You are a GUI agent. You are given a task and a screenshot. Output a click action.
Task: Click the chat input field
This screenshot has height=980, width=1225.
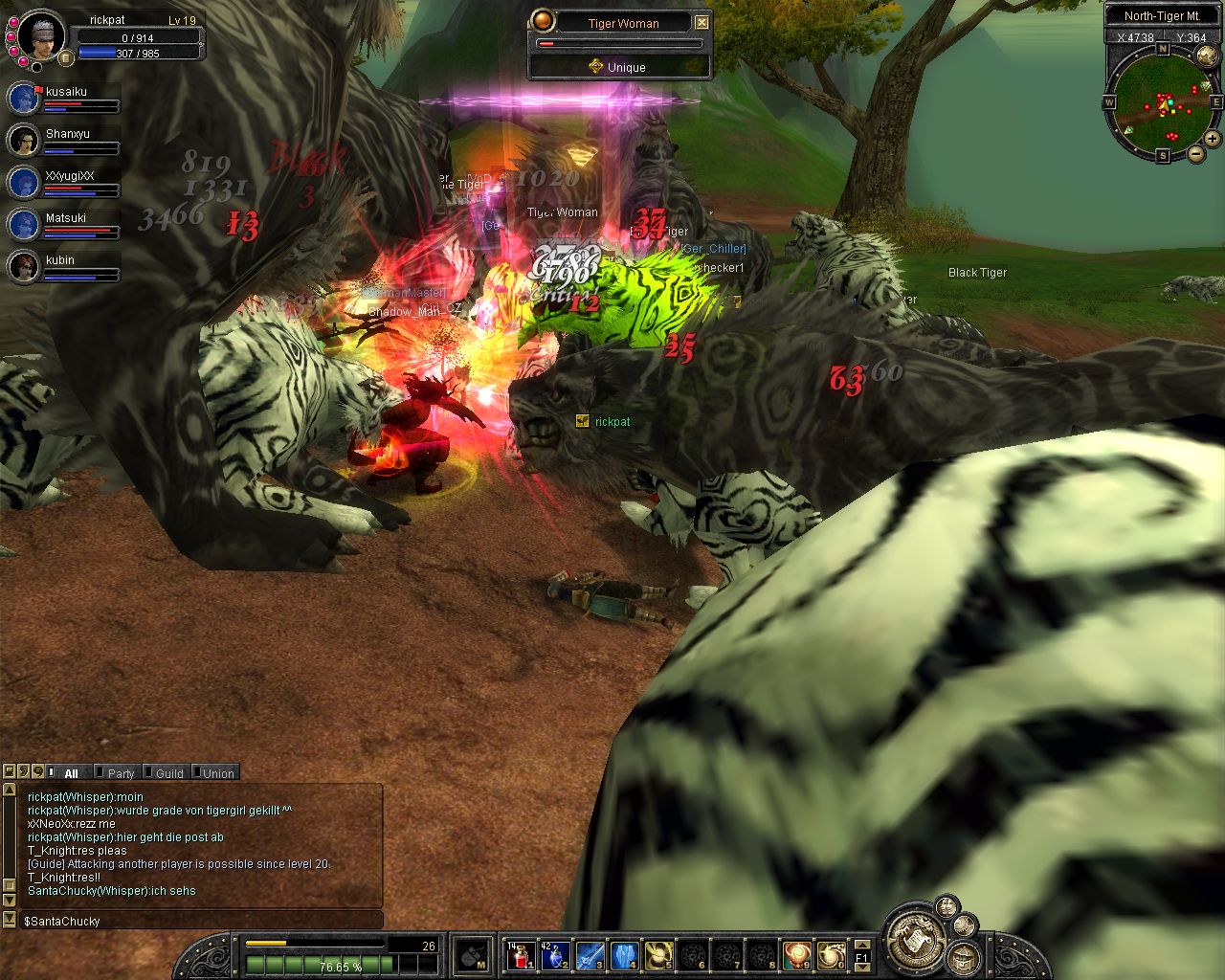(x=201, y=921)
